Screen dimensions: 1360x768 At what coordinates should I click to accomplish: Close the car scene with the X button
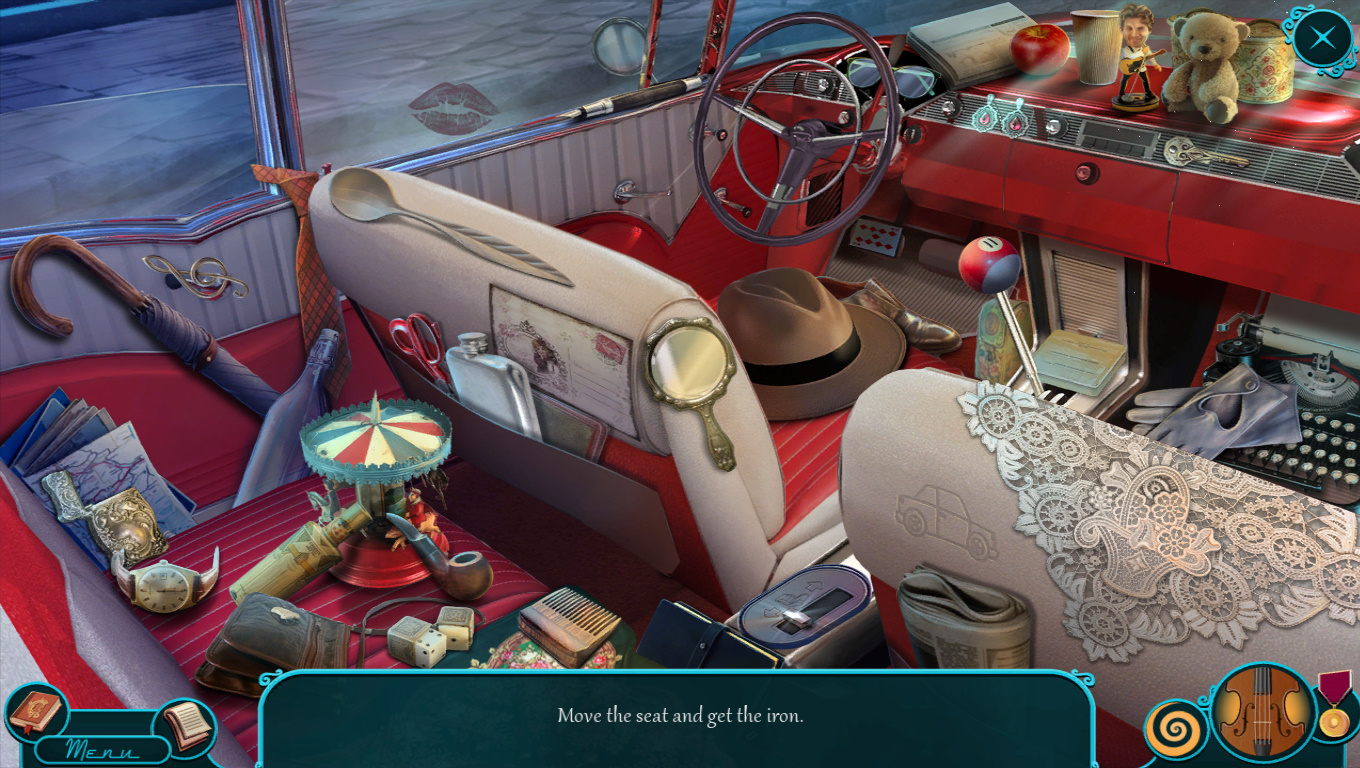pos(1322,39)
